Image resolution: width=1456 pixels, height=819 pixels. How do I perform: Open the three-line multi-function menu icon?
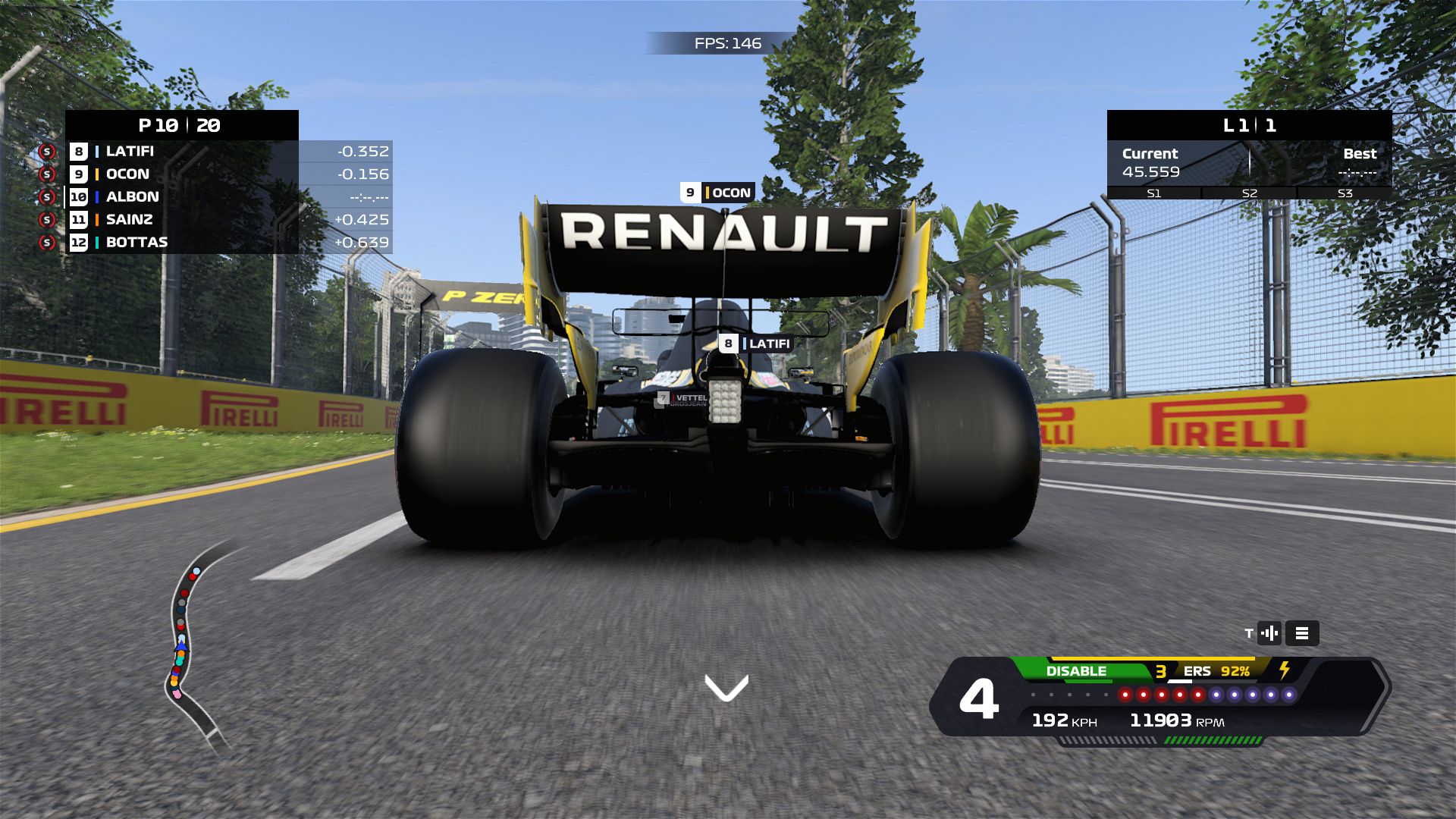coord(1302,633)
